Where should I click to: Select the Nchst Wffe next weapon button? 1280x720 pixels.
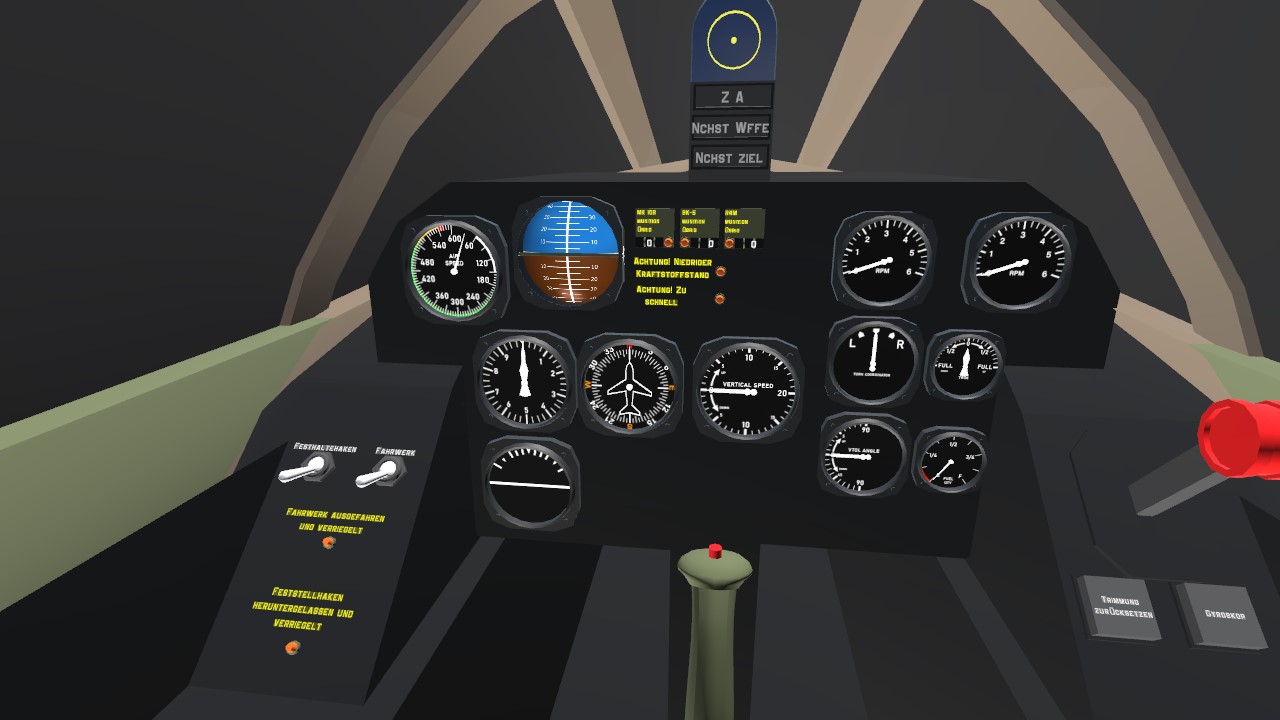(x=731, y=128)
